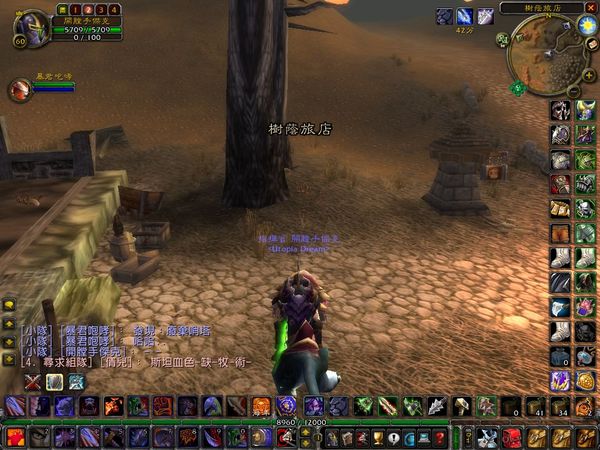This screenshot has height=450, width=600.
Task: Click the helmet icon in the right bar
Action: coord(560,111)
